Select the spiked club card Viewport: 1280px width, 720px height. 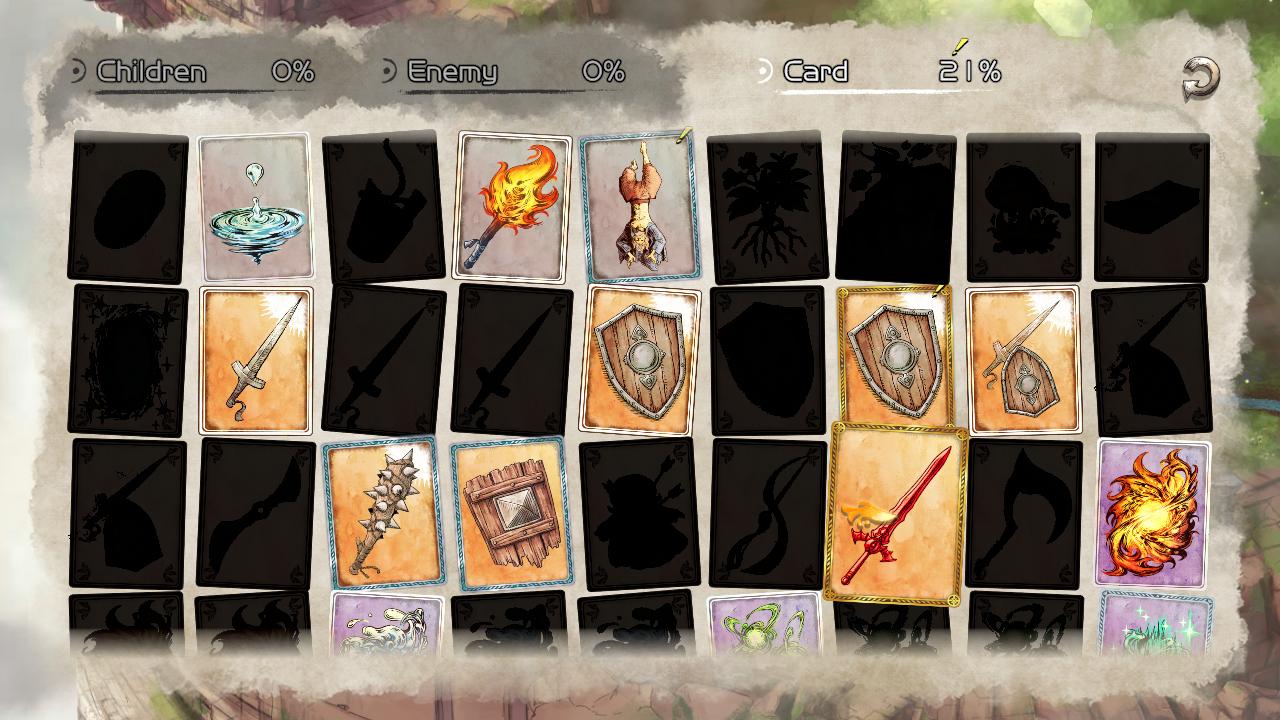[x=383, y=518]
